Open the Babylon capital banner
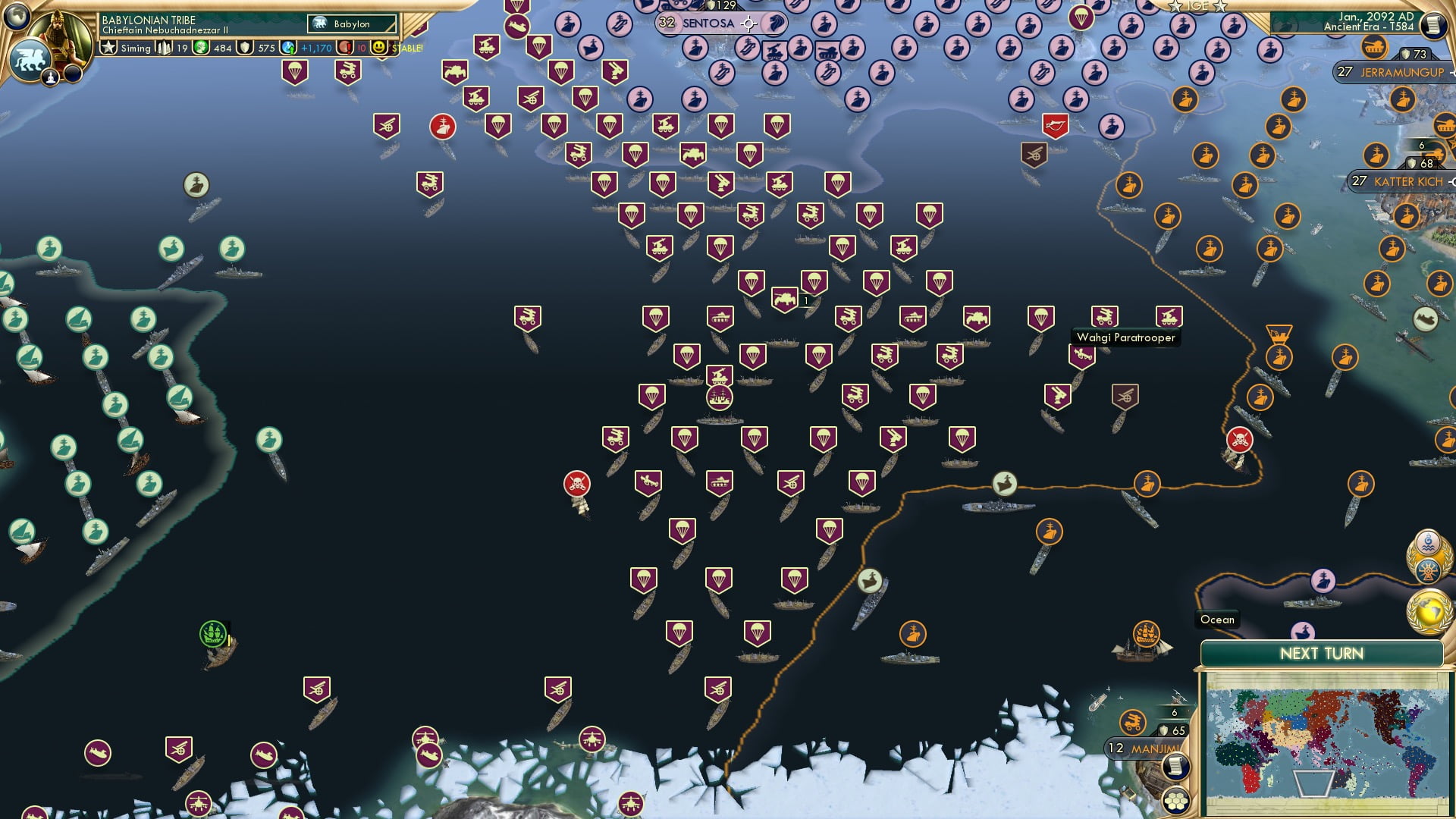The width and height of the screenshot is (1456, 819). (x=349, y=24)
